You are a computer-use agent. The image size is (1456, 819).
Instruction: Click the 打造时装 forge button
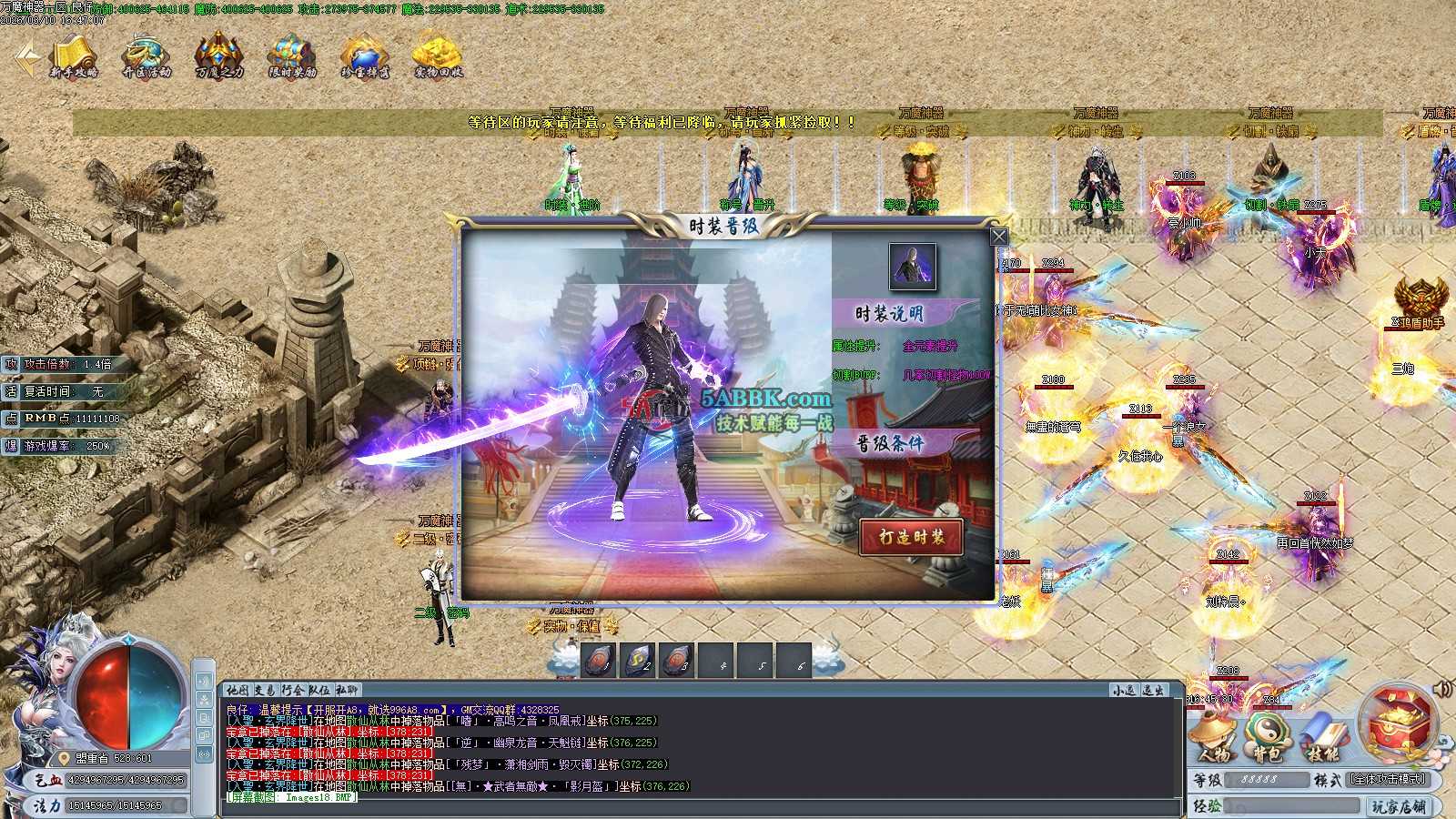911,537
